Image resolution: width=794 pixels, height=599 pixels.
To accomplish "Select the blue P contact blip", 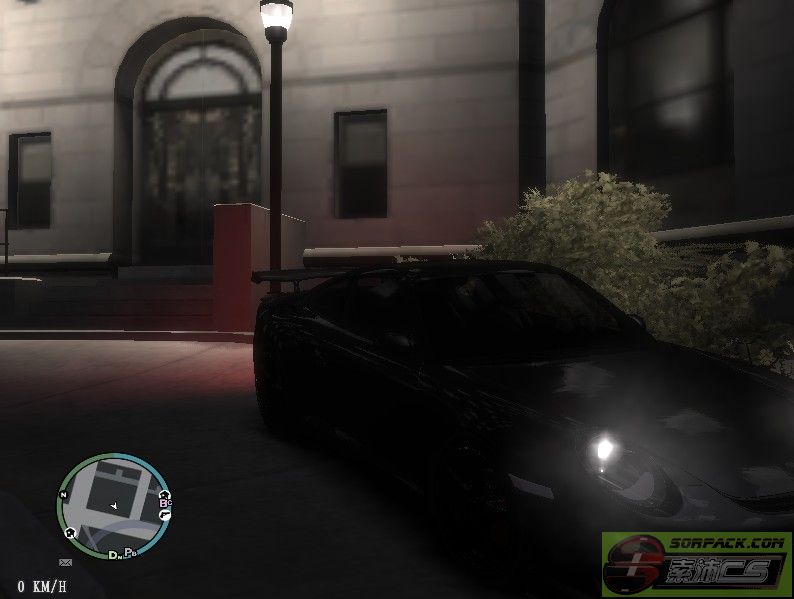I will [128, 552].
